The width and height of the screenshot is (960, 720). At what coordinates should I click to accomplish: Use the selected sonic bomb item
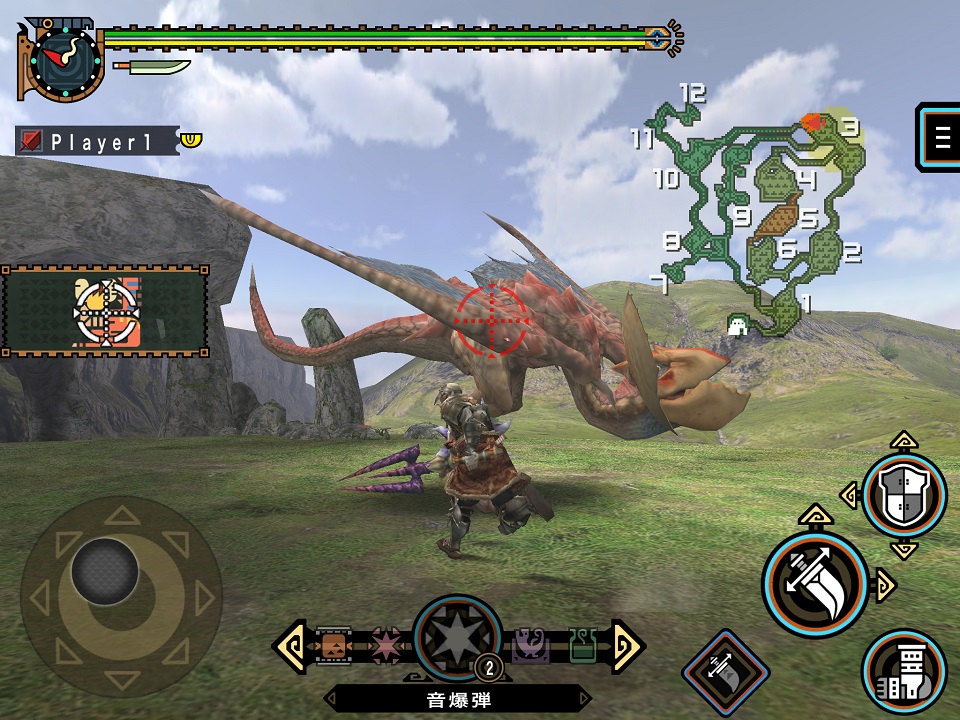pos(457,640)
